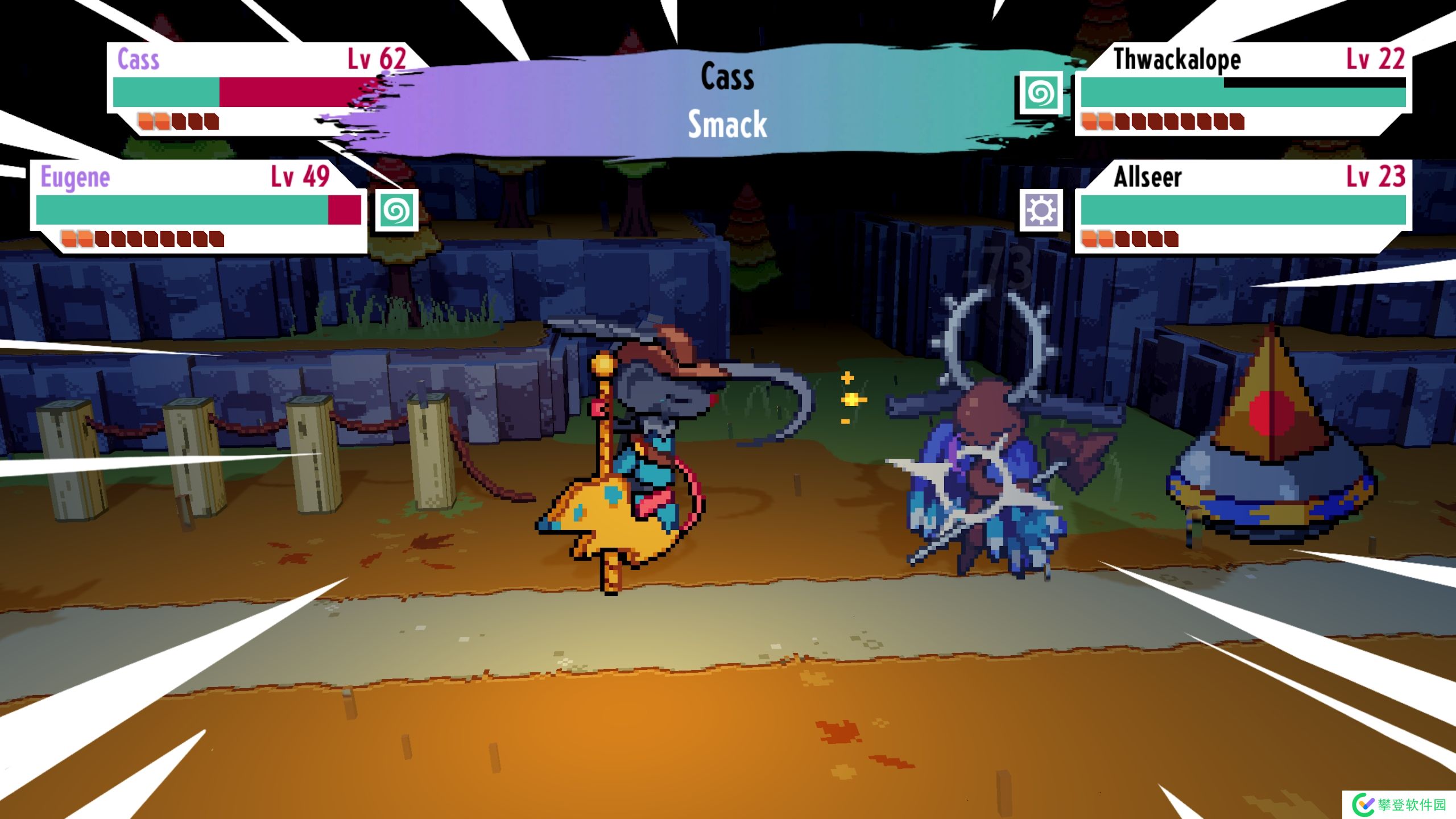Open the green checkmark watermark logo
The height and width of the screenshot is (819, 1456).
pos(1363,805)
